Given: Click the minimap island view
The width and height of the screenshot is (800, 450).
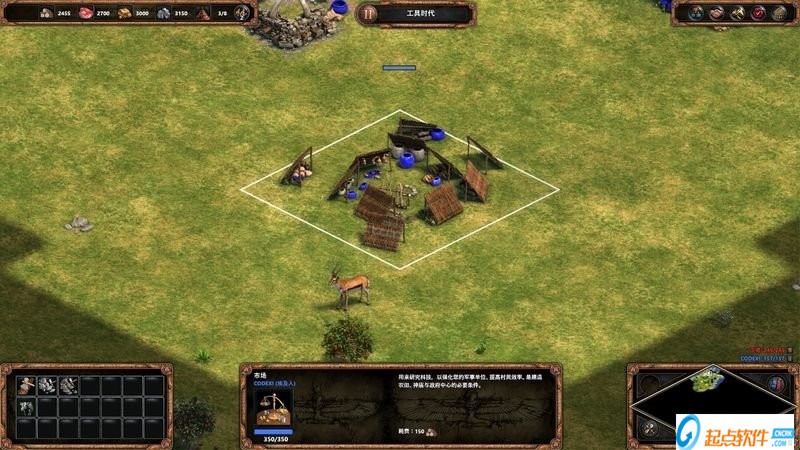Looking at the screenshot, I should click(x=708, y=381).
